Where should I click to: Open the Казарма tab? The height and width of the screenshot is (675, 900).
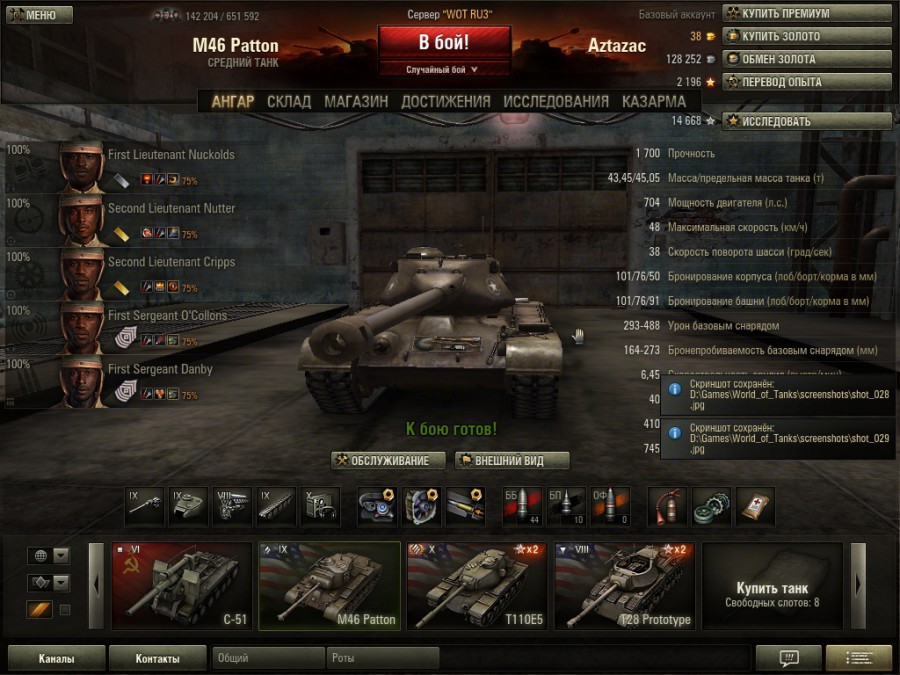pos(654,101)
